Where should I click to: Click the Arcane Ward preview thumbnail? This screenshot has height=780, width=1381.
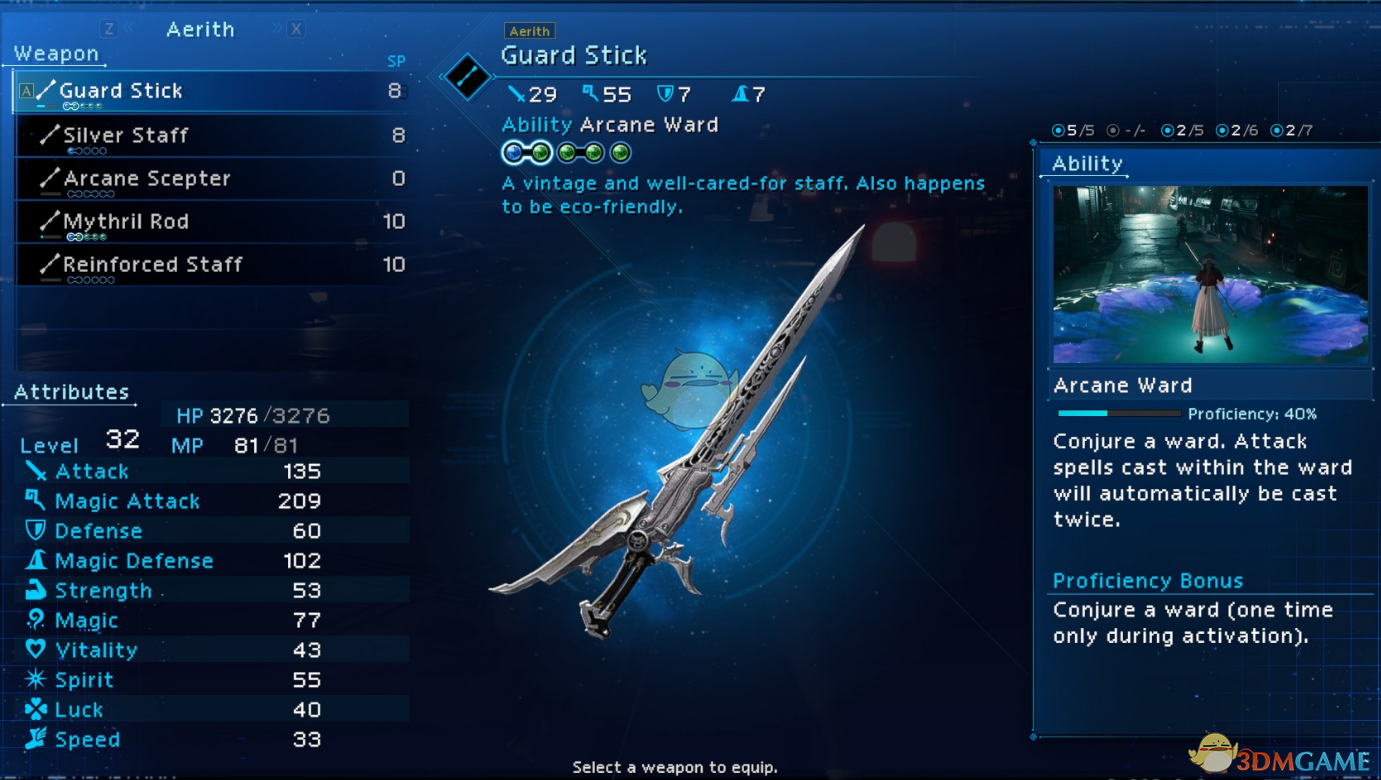click(1209, 275)
